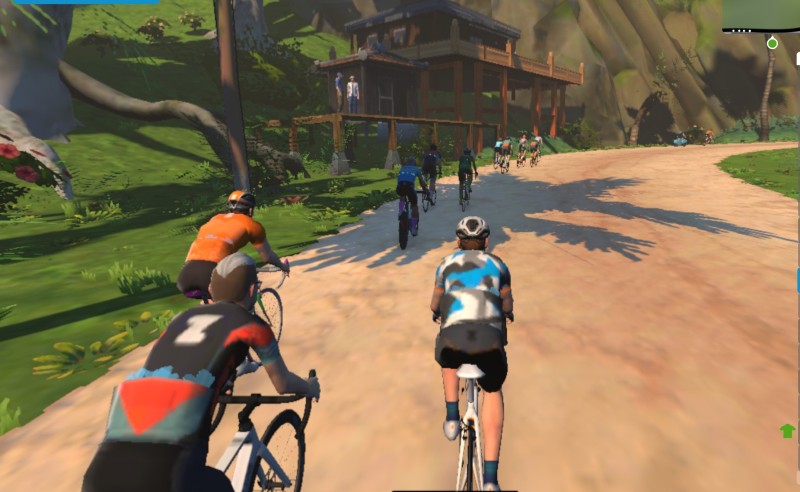Click the green jersey icon
This screenshot has height=492, width=800.
pyautogui.click(x=787, y=431)
